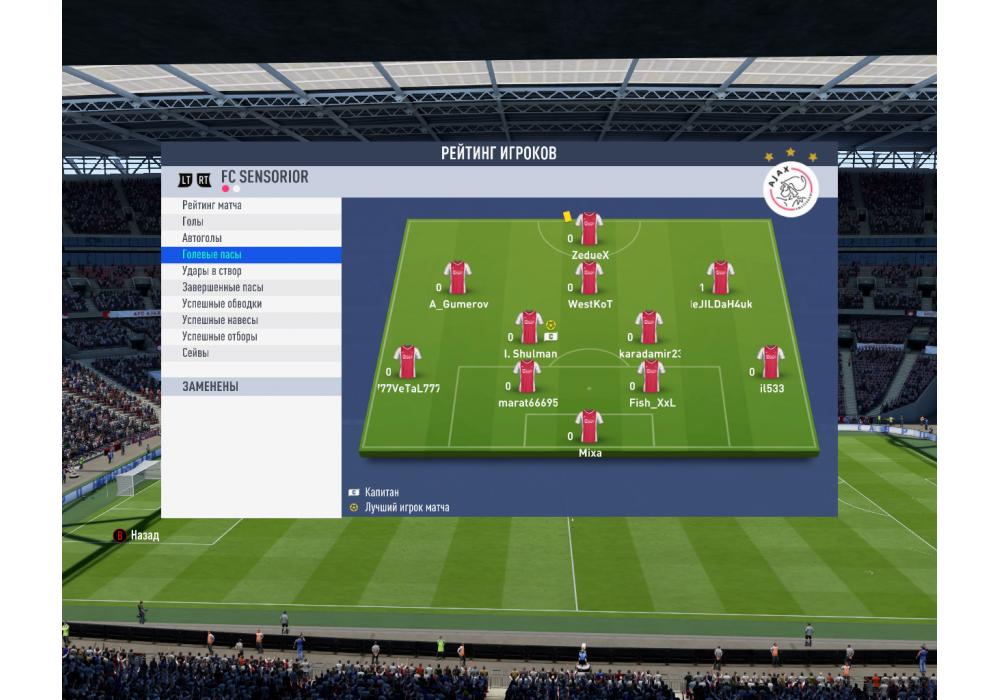Image resolution: width=1000 pixels, height=700 pixels.
Task: Pick player WestKoT on the formation
Action: [x=589, y=279]
